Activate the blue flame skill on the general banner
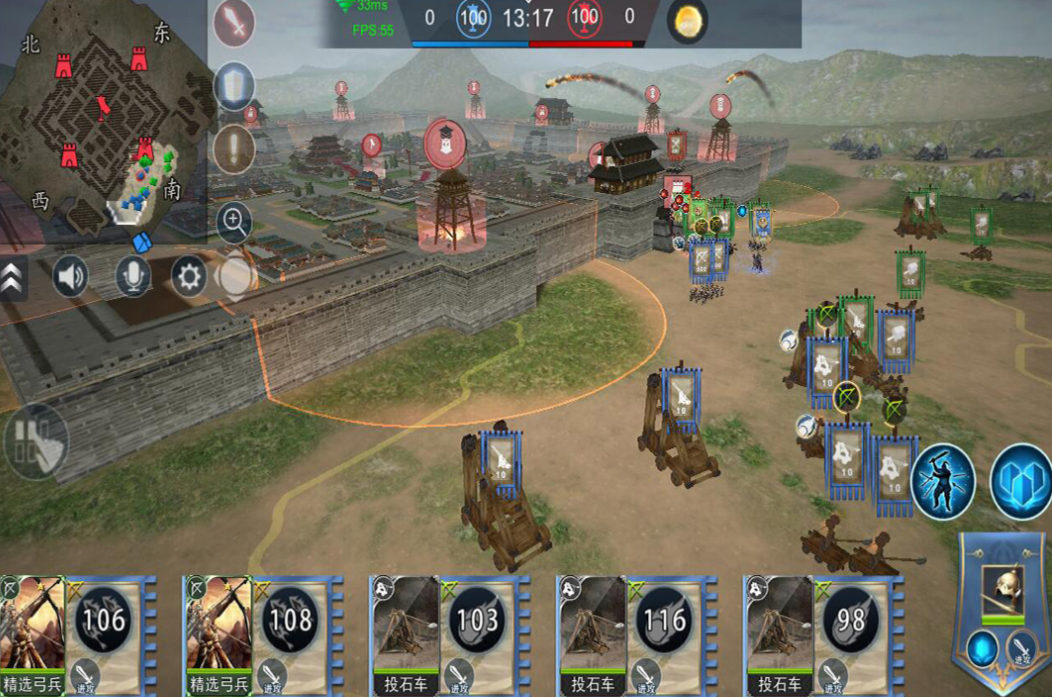This screenshot has width=1052, height=697. [x=980, y=650]
